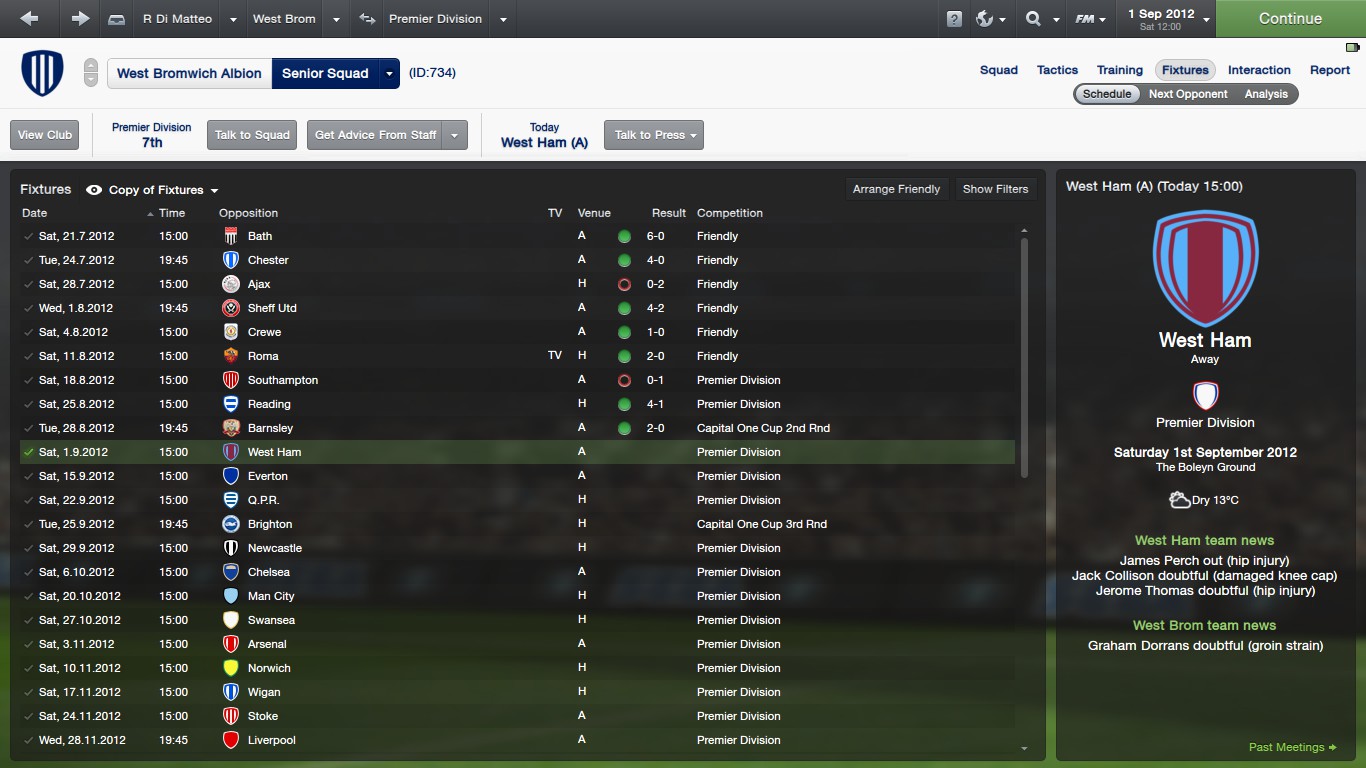Switch to the Training section
This screenshot has width=1366, height=768.
[1119, 70]
